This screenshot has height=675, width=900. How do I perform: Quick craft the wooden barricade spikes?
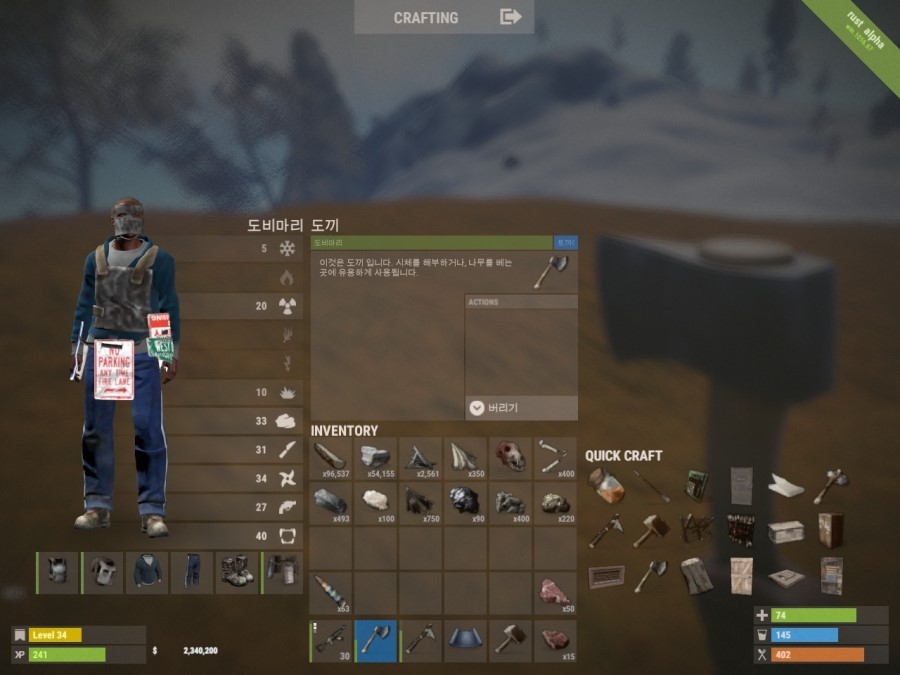click(696, 529)
